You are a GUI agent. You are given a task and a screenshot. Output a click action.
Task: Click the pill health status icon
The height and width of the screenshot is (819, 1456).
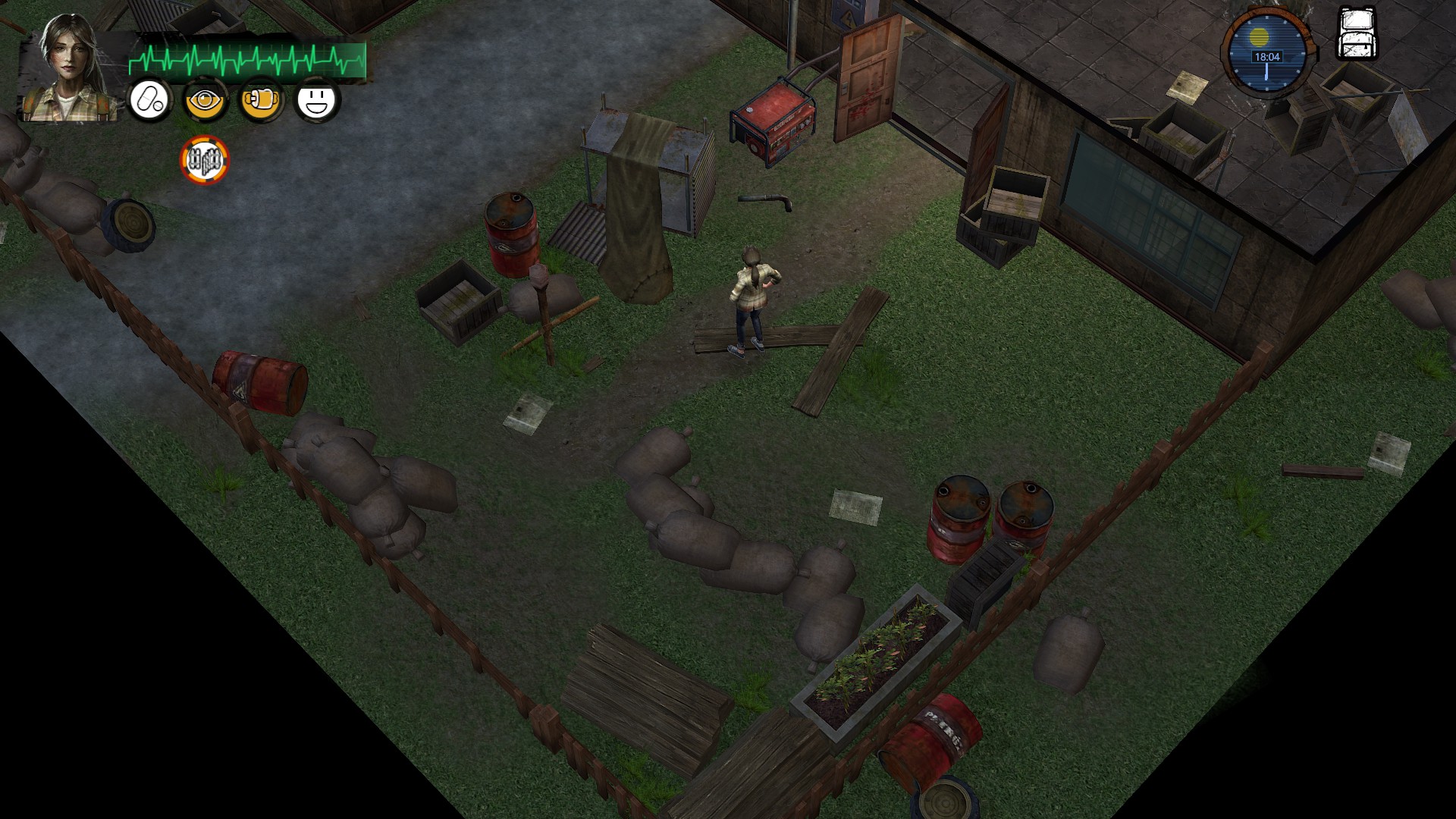[149, 100]
